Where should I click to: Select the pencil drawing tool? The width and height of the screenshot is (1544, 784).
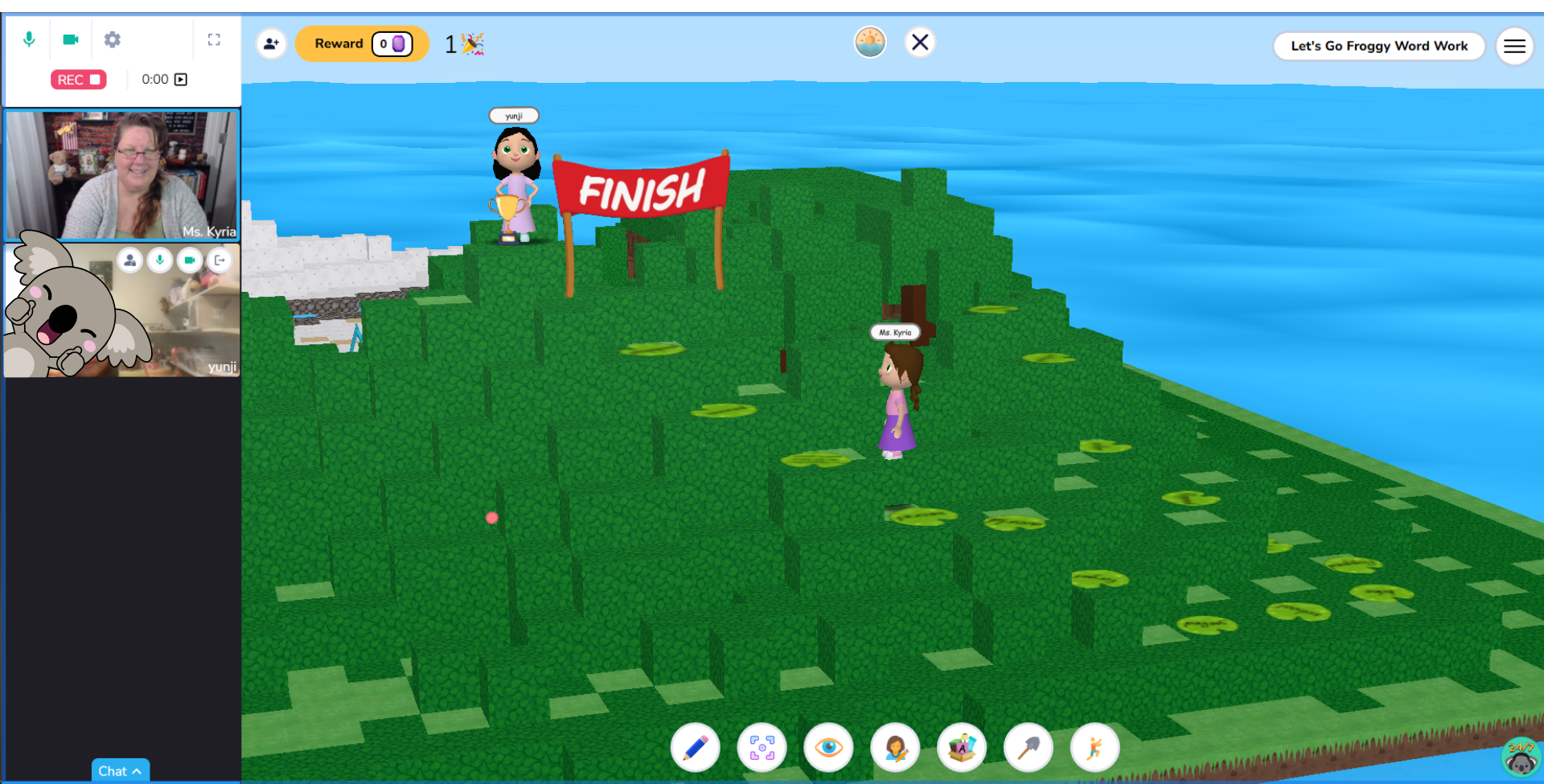(695, 747)
